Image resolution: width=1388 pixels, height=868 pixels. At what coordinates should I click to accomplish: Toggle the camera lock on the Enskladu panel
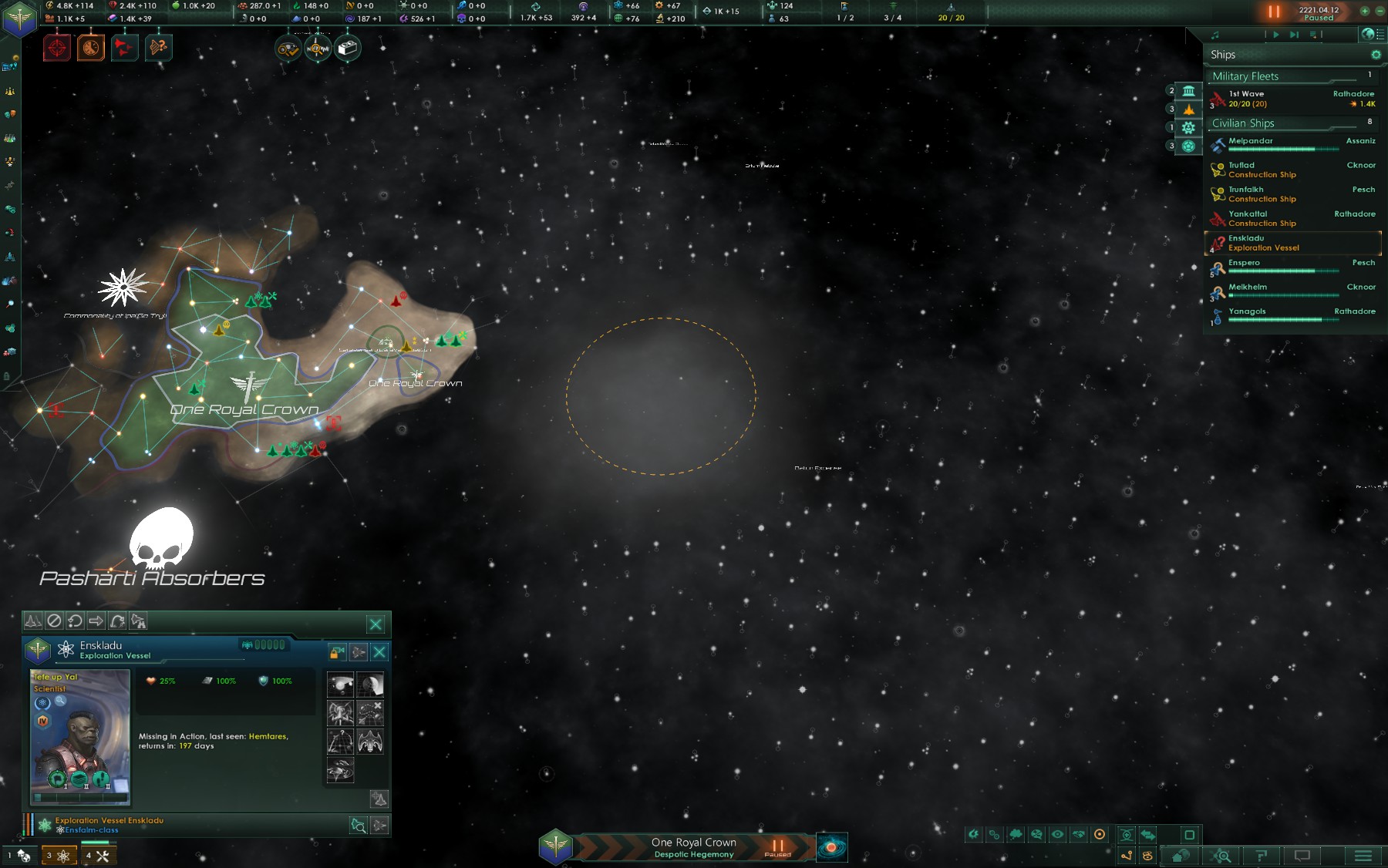pyautogui.click(x=337, y=652)
